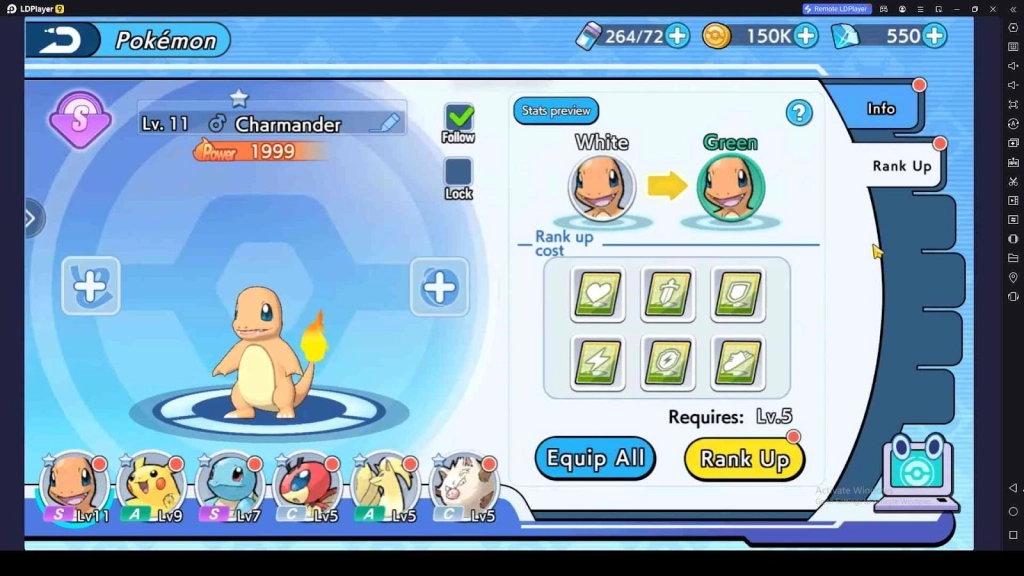Toggle the Lock checkbox
The height and width of the screenshot is (576, 1024).
click(458, 172)
